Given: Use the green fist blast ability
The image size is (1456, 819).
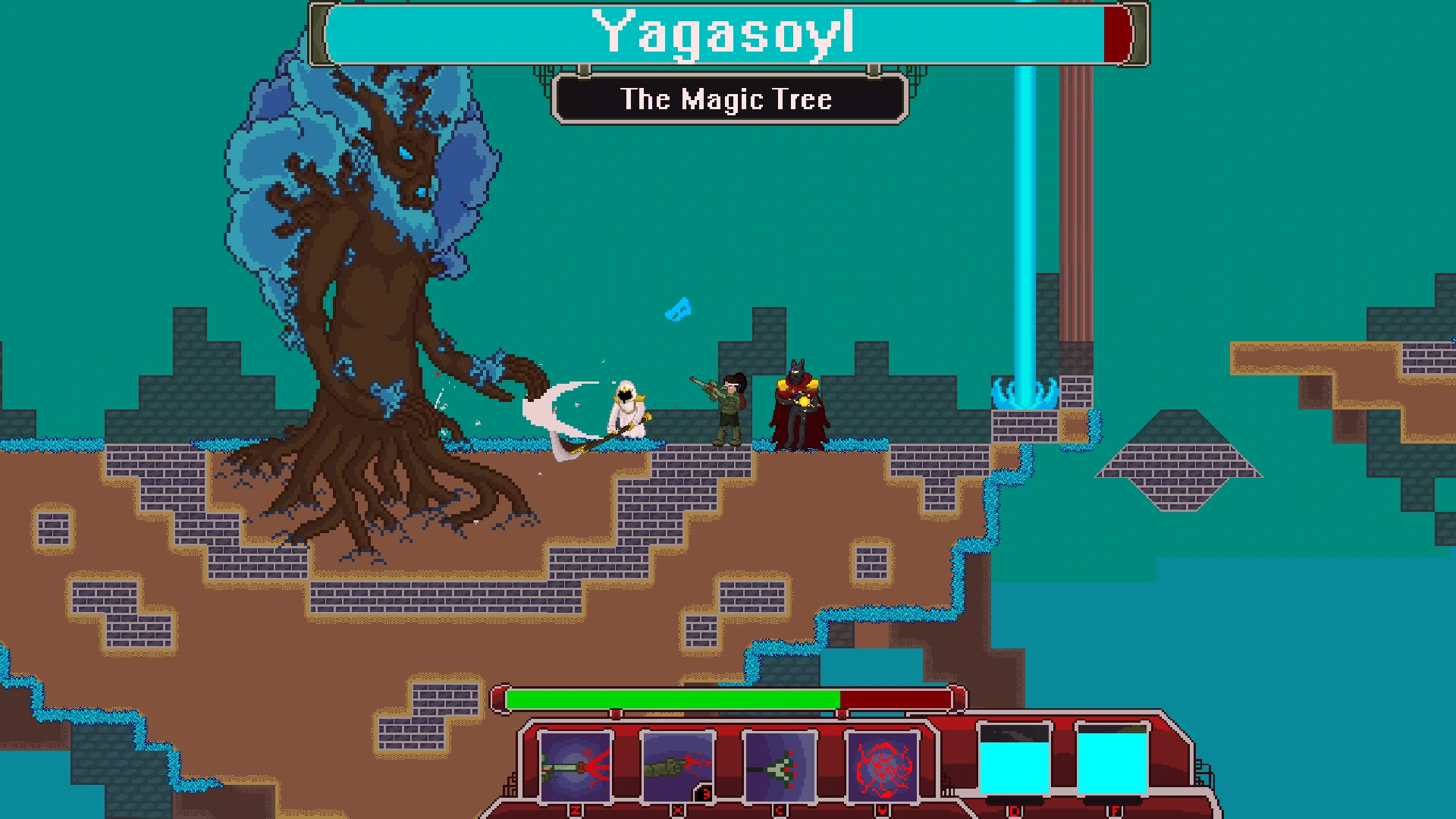Looking at the screenshot, I should point(677,767).
